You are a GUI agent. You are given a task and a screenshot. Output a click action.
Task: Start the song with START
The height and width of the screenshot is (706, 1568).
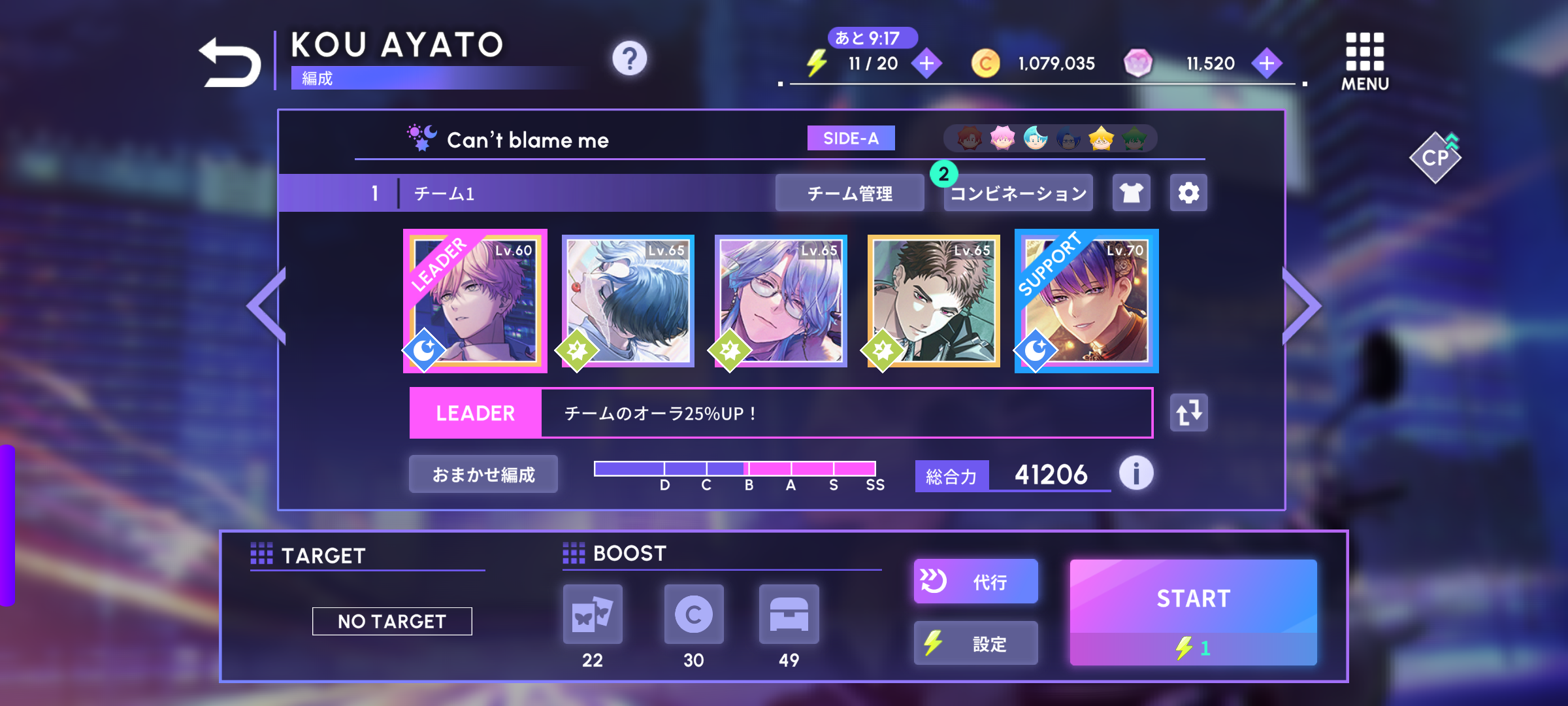click(x=1193, y=612)
